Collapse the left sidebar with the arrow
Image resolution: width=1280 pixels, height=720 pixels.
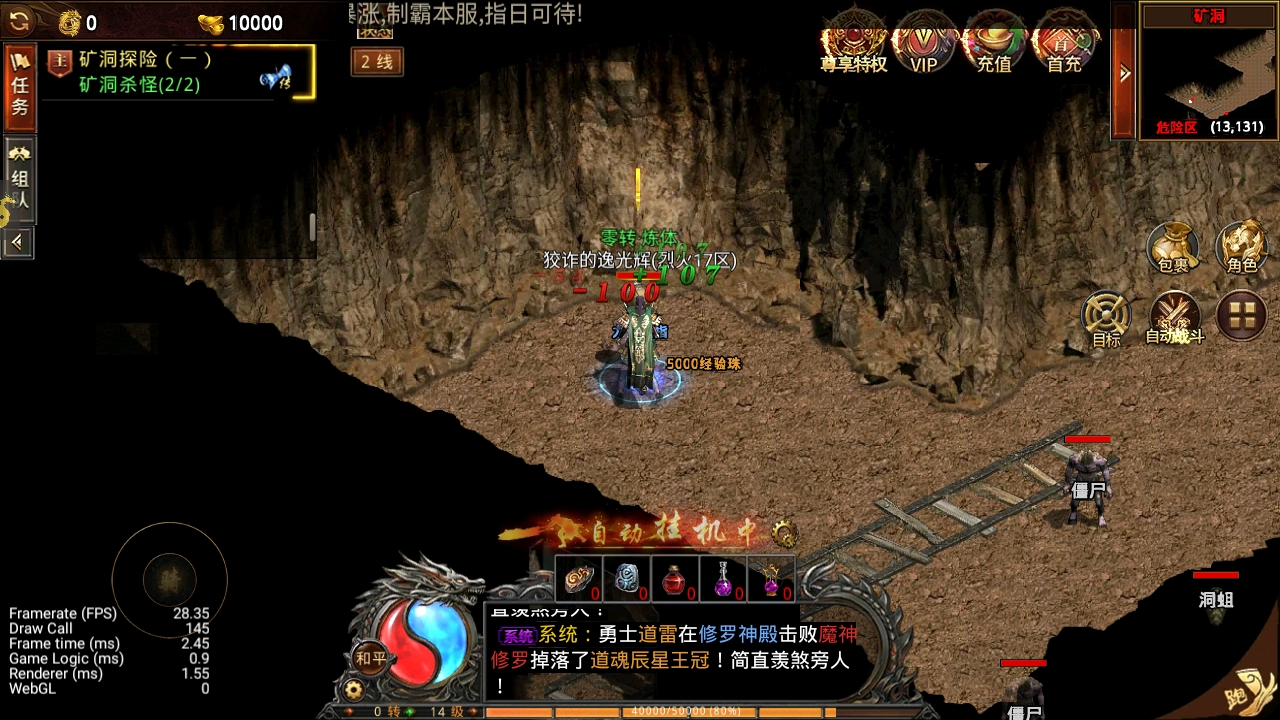18,242
